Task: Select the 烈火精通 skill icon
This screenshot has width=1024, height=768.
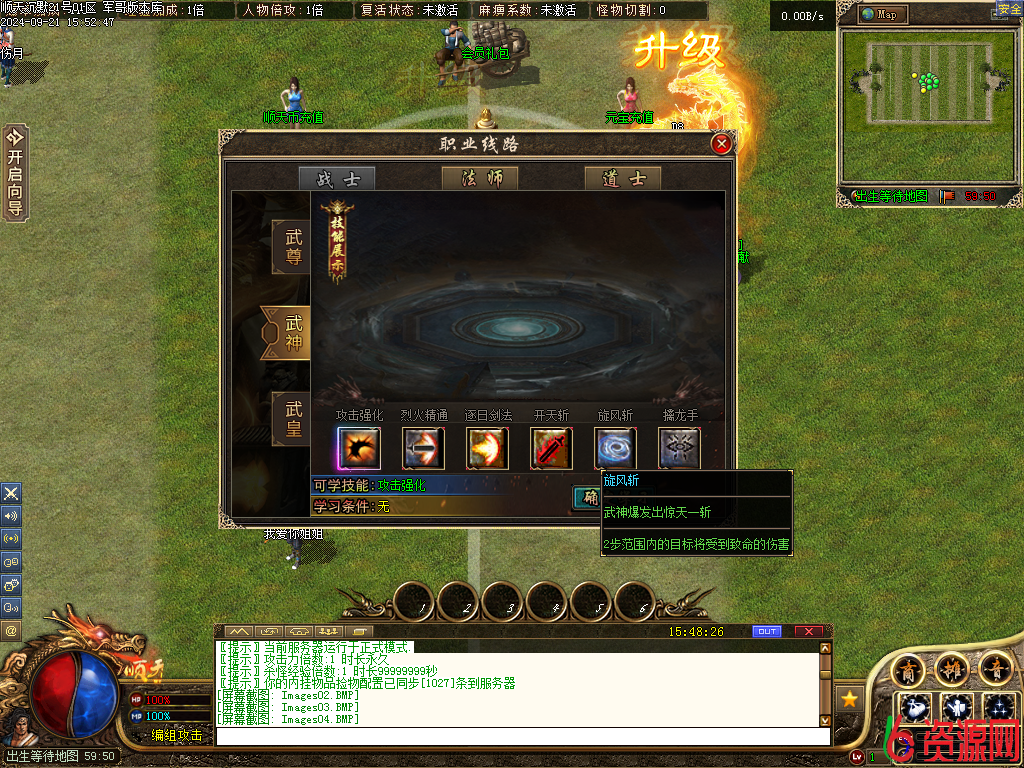Action: pos(423,448)
